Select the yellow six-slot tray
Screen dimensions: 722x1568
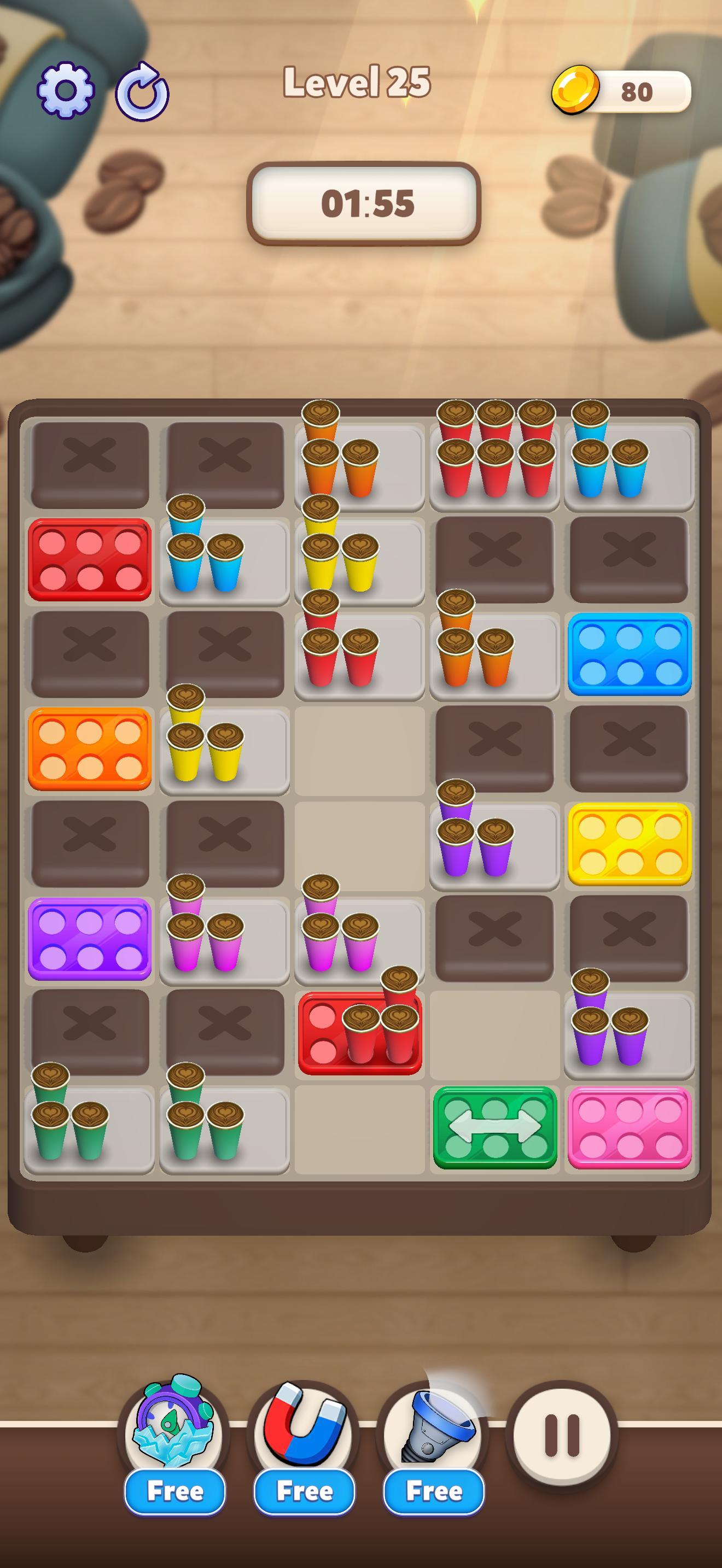631,844
